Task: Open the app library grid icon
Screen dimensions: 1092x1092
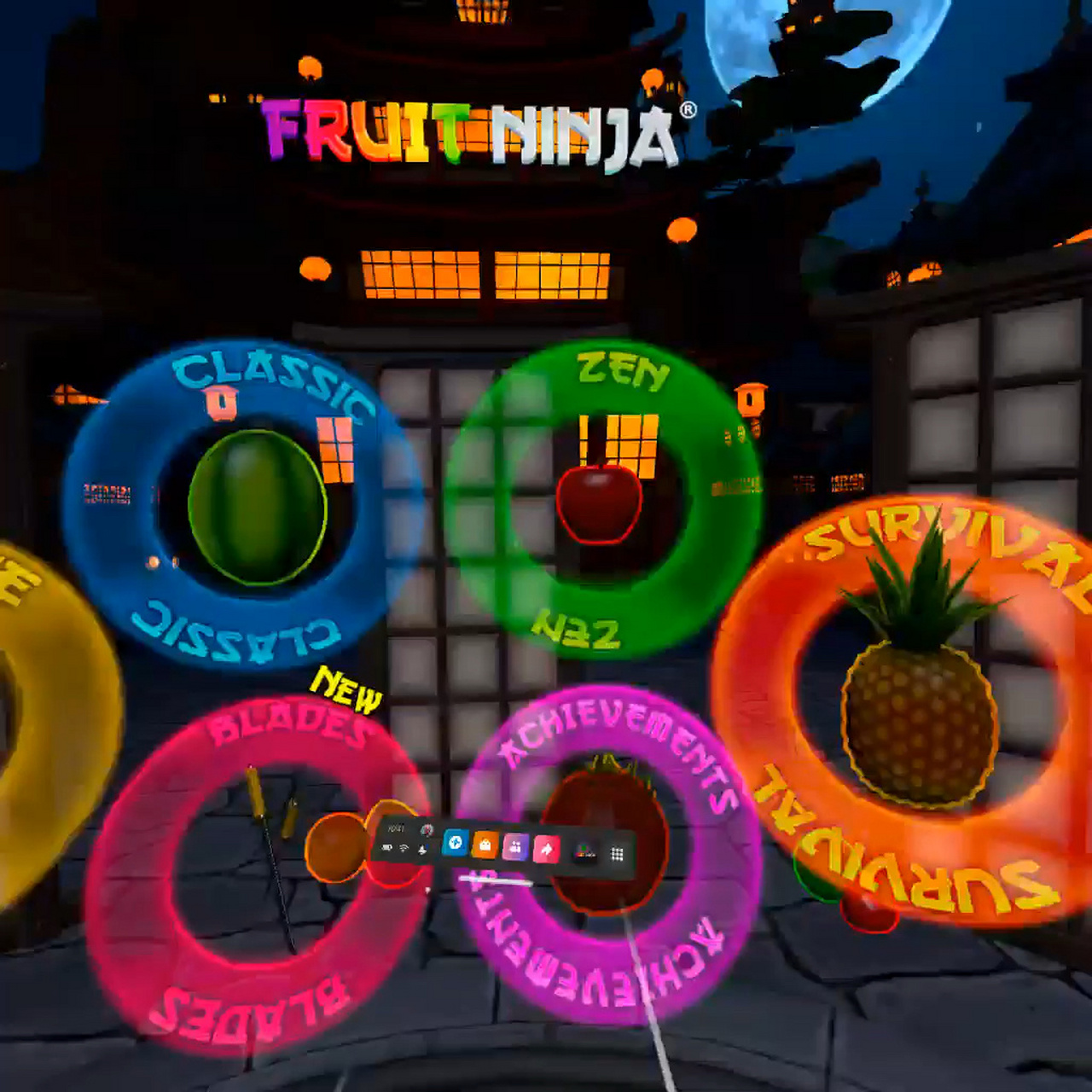Action: (x=616, y=853)
